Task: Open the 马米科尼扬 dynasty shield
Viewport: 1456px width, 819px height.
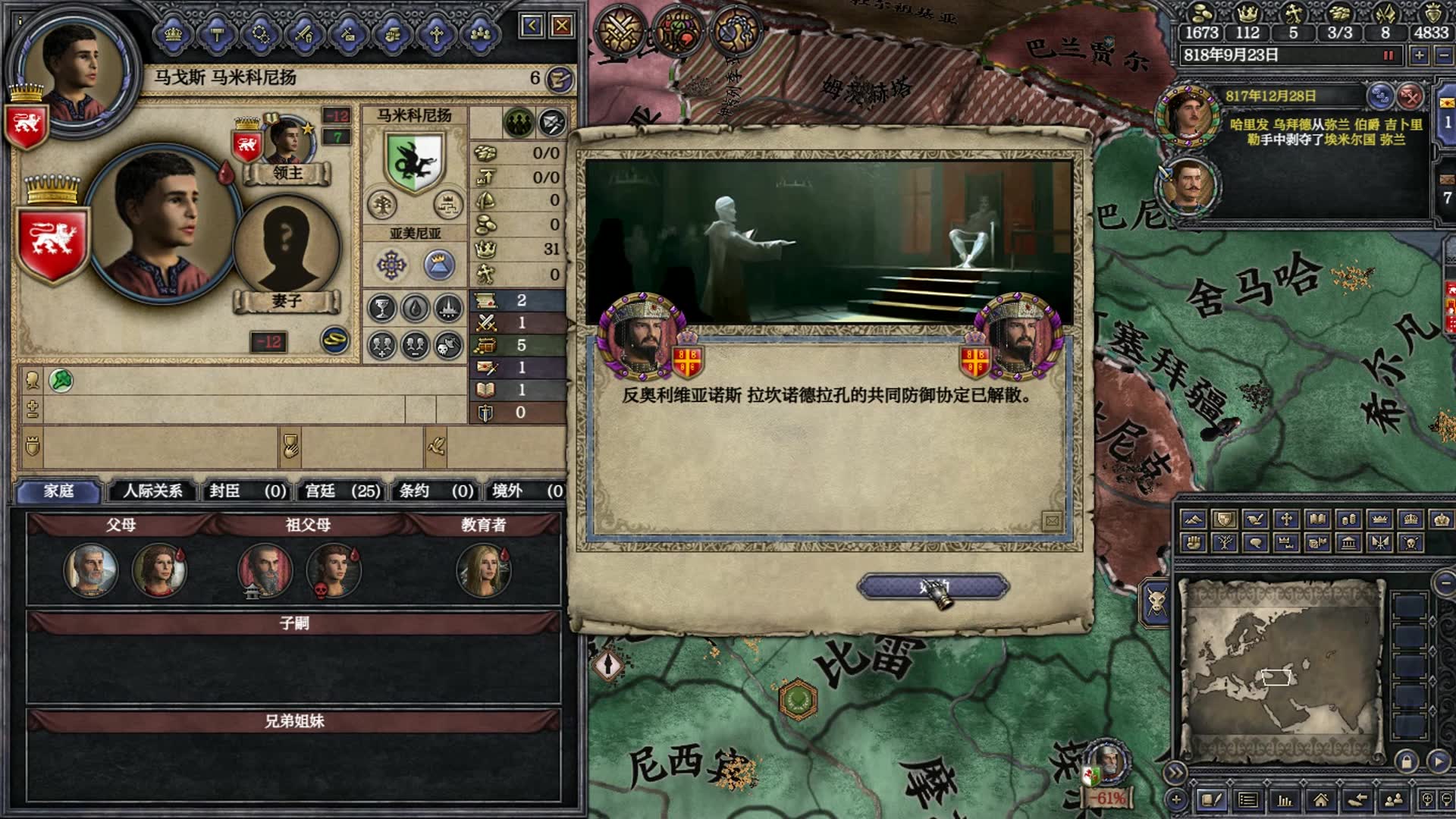Action: tap(414, 162)
